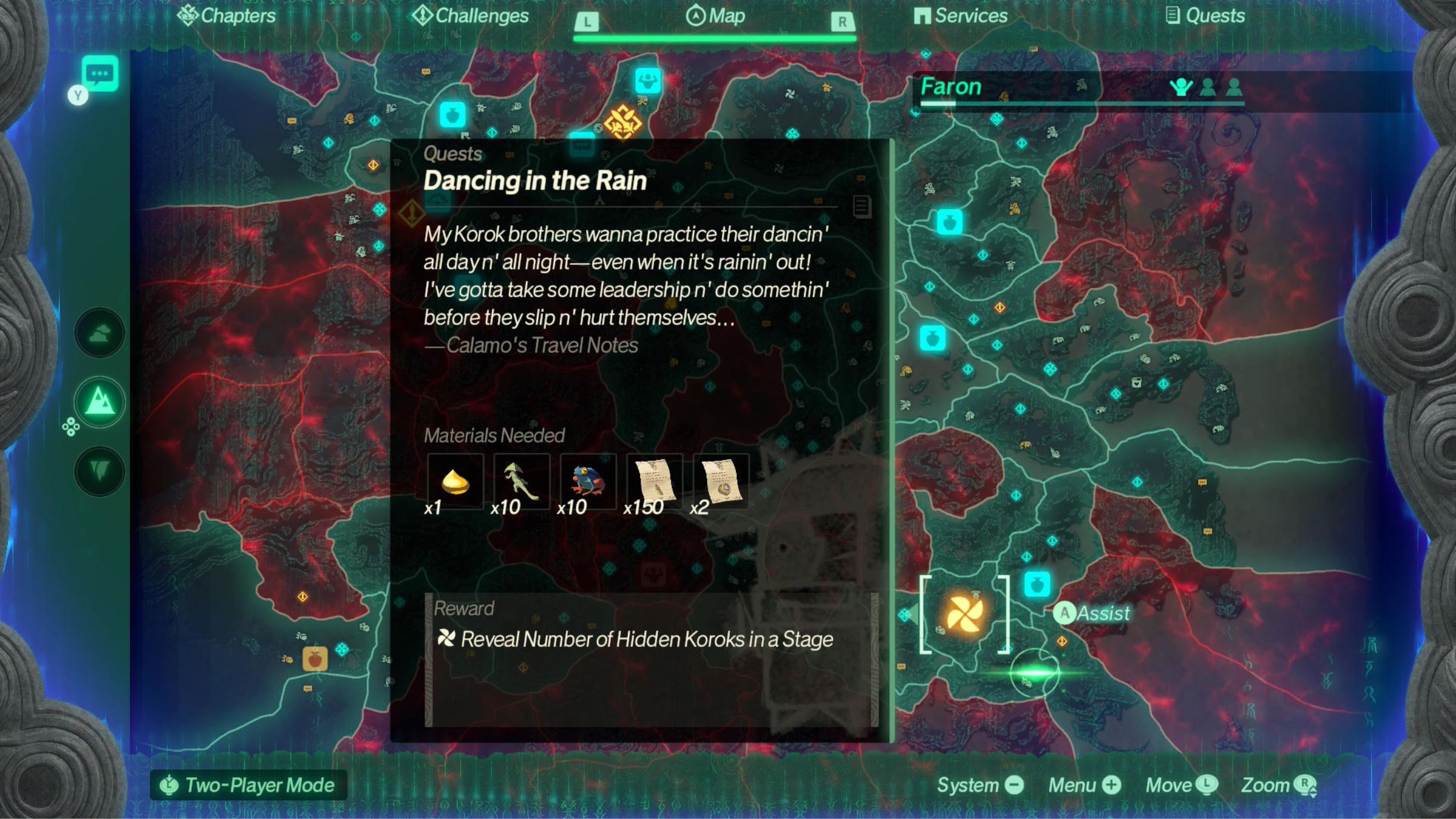This screenshot has height=819, width=1456.
Task: Show the Quests tab
Action: click(x=1205, y=16)
